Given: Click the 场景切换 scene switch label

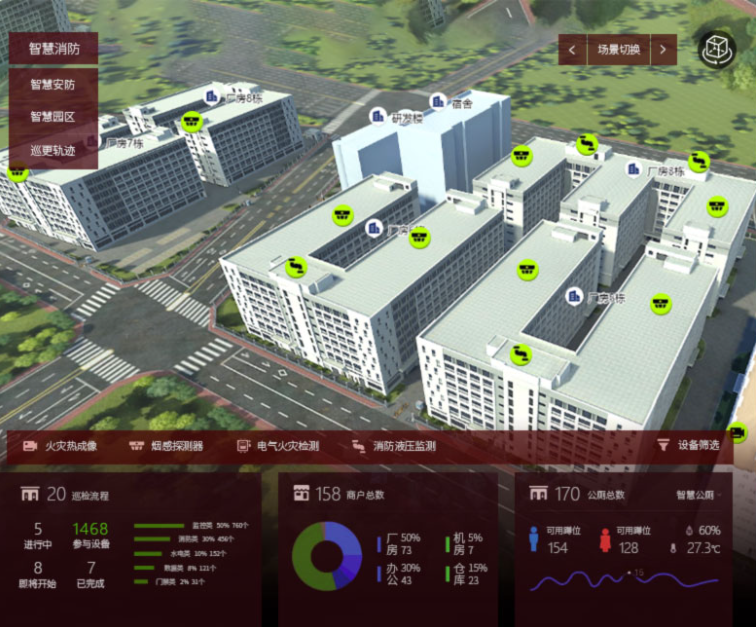Looking at the screenshot, I should click(x=618, y=49).
